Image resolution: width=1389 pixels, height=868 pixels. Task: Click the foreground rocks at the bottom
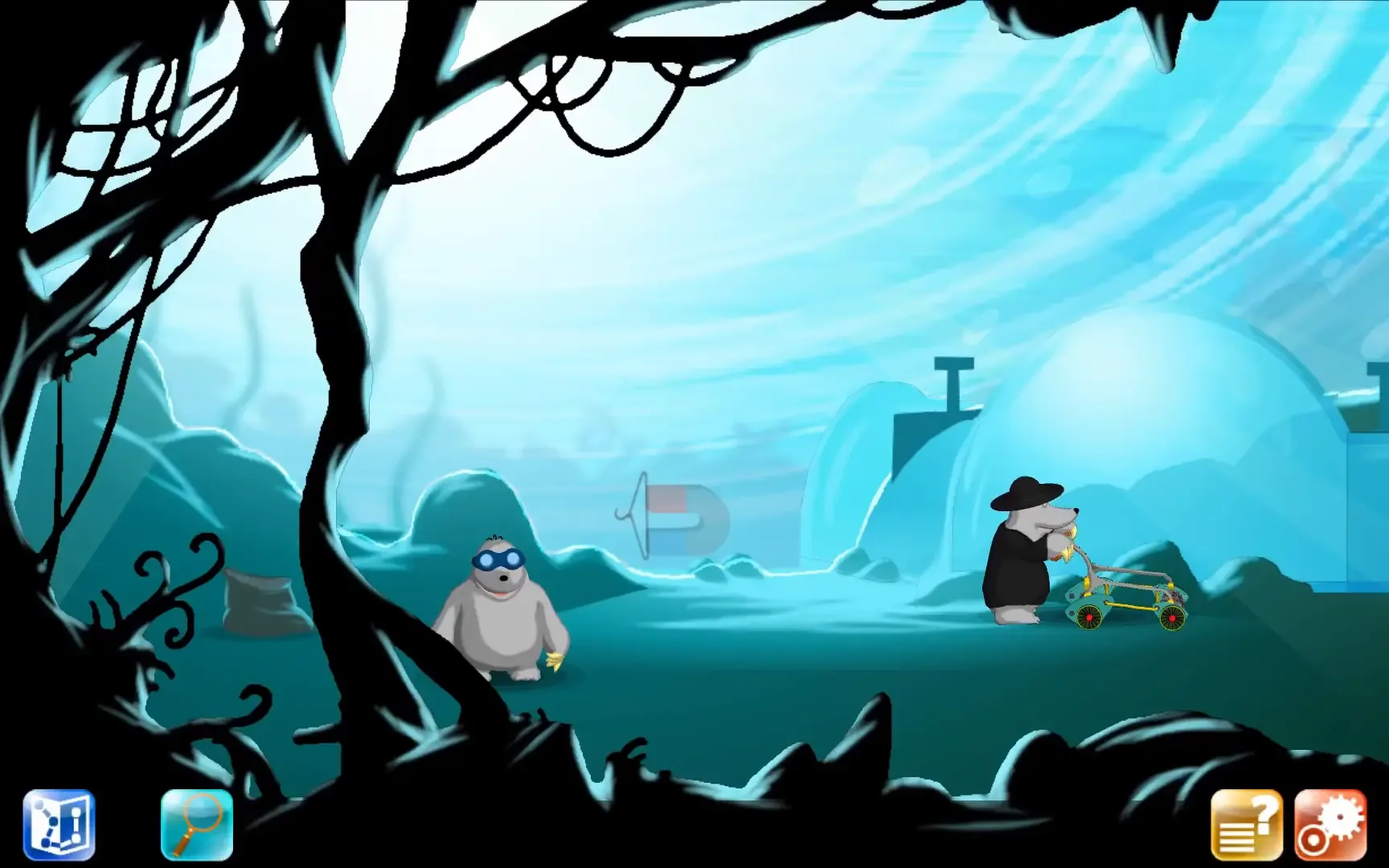coord(804,764)
